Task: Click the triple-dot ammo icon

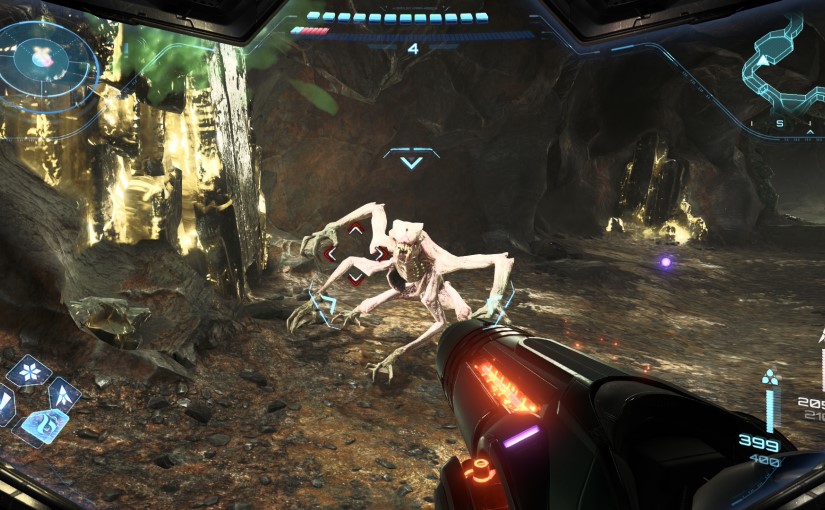Action: tap(769, 379)
